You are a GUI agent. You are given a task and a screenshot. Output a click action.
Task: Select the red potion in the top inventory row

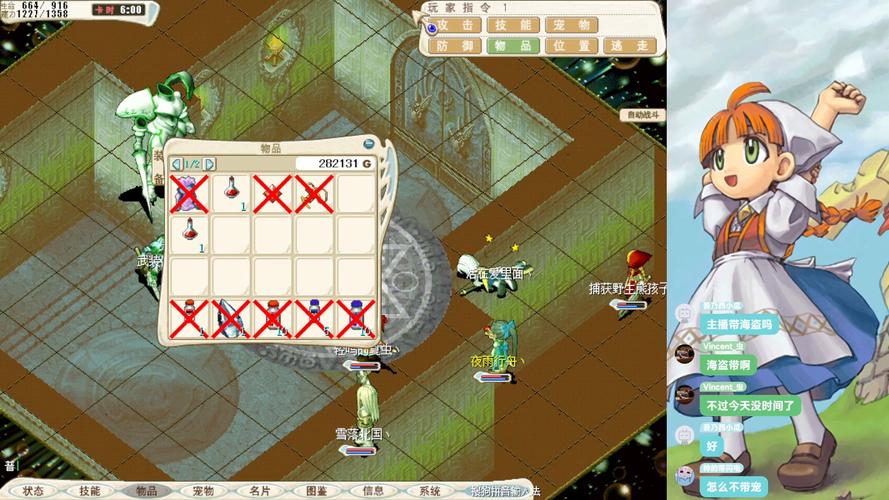(x=231, y=193)
